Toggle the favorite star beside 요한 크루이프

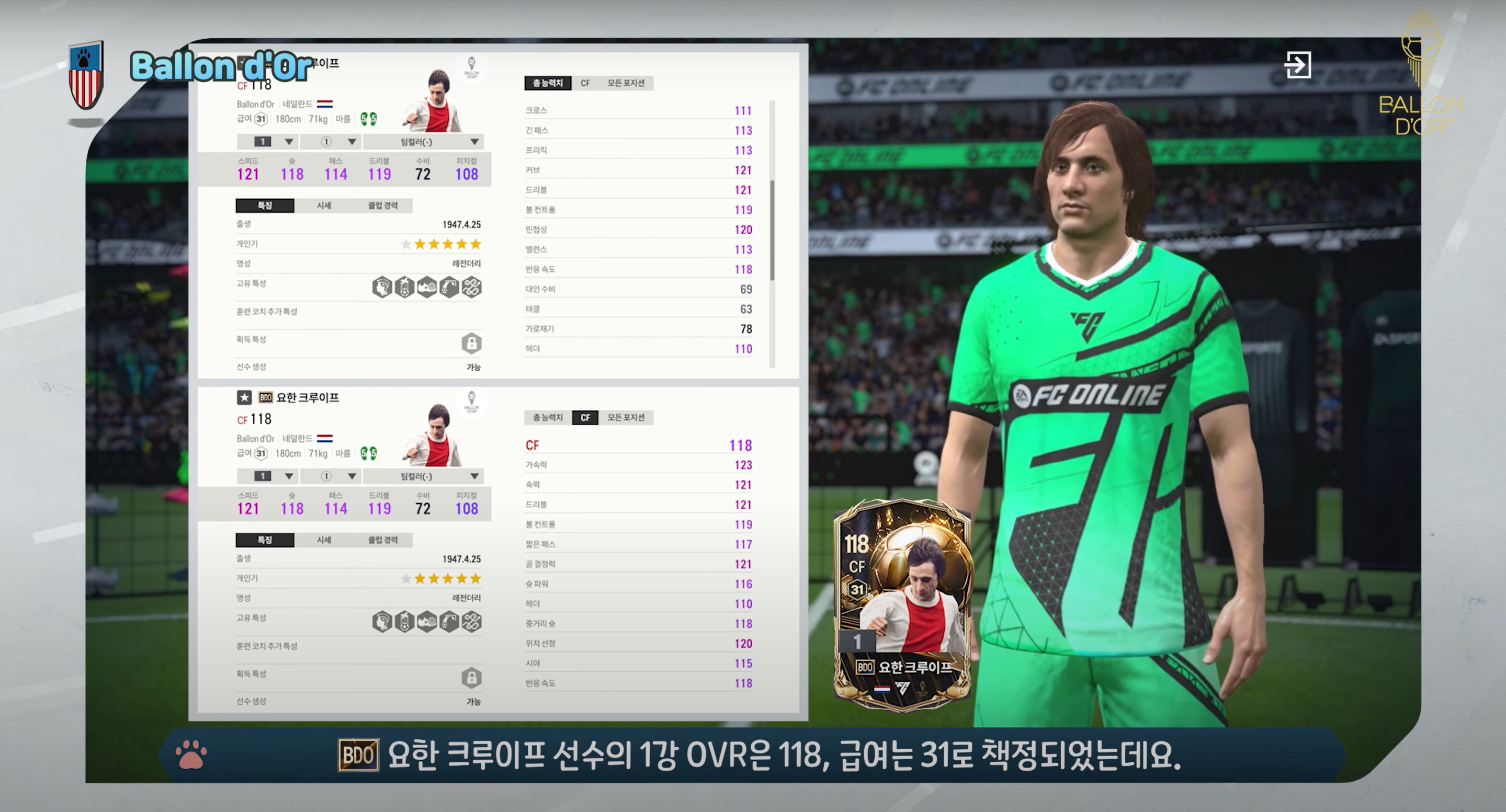(x=244, y=398)
